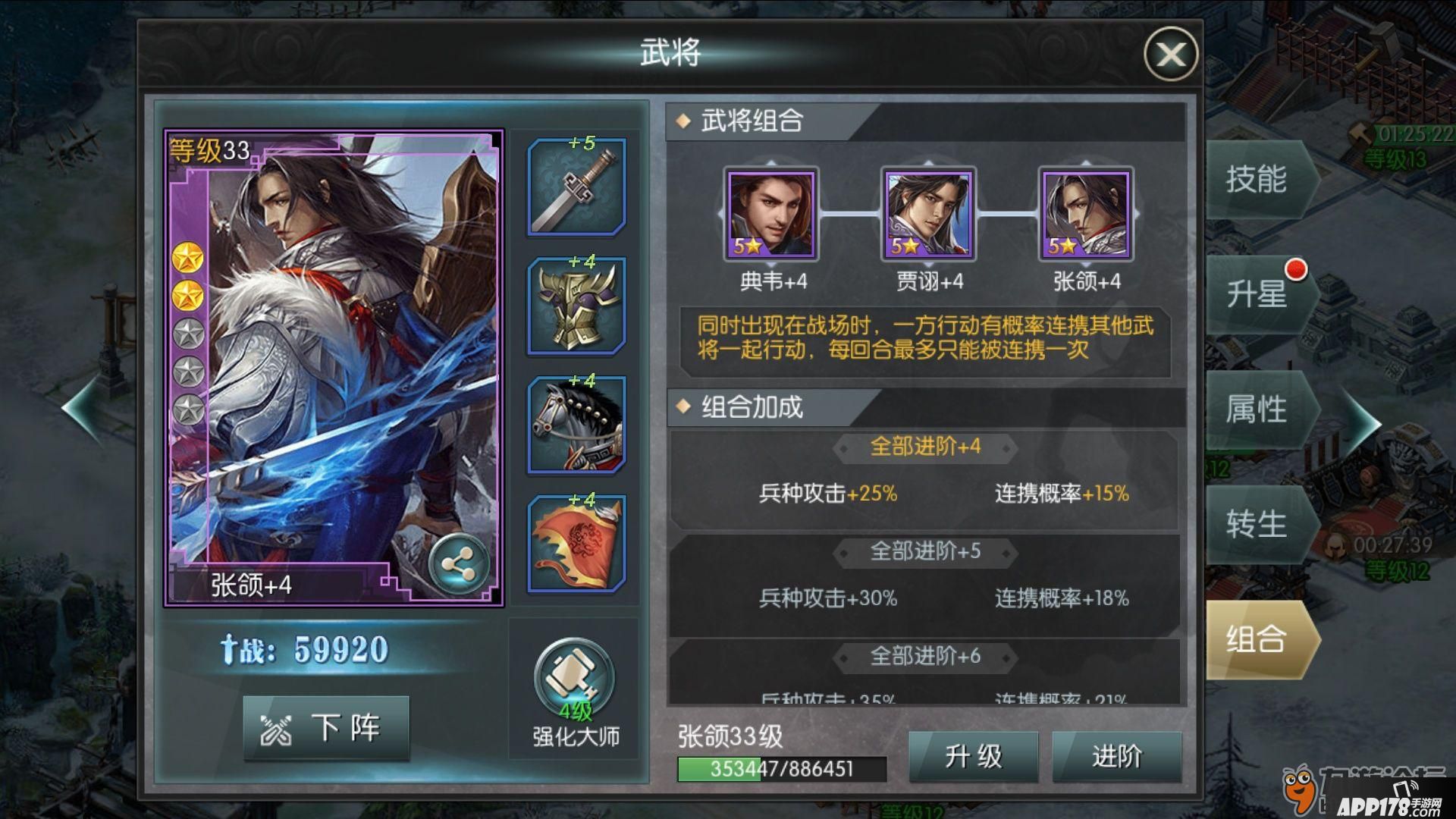1456x819 pixels.
Task: Switch to the 技能 skills tab
Action: [1257, 180]
